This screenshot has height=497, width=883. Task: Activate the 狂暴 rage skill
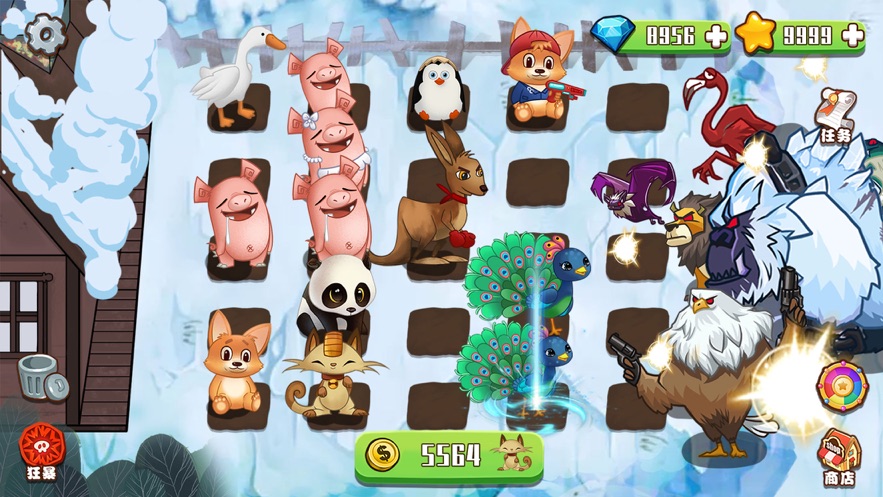coord(42,450)
